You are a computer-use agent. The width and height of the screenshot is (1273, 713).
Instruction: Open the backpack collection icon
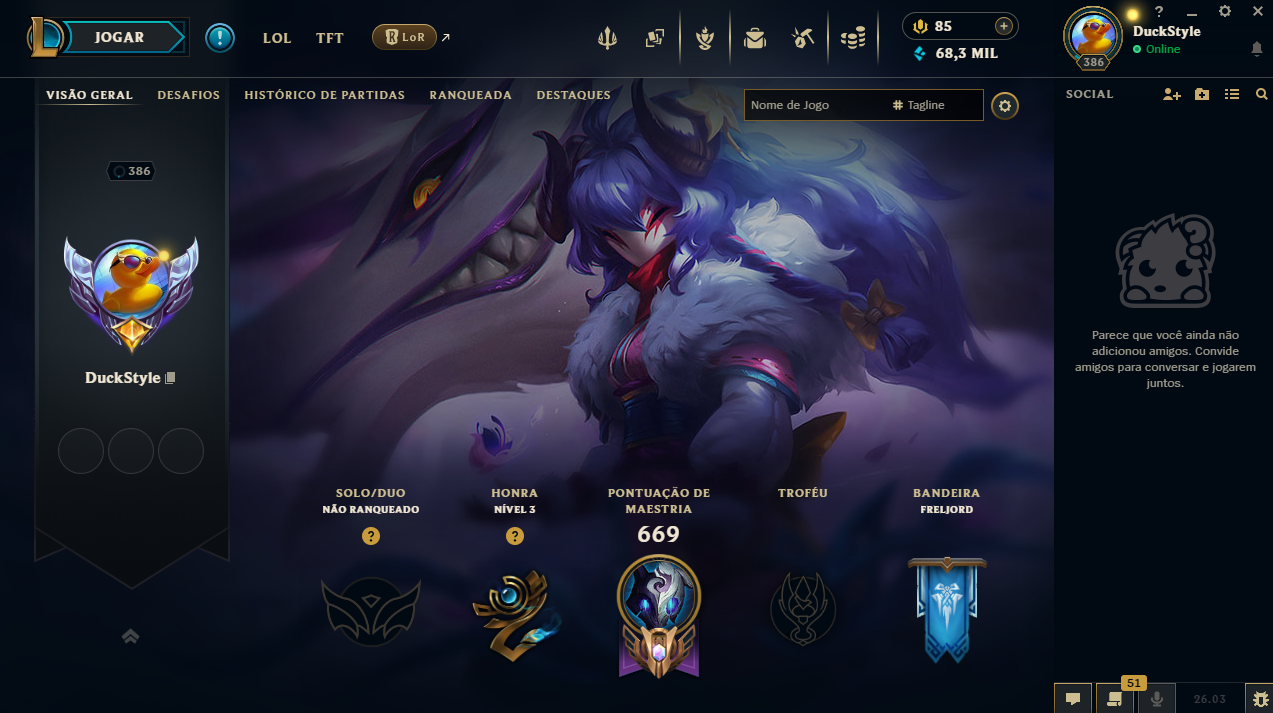click(754, 38)
